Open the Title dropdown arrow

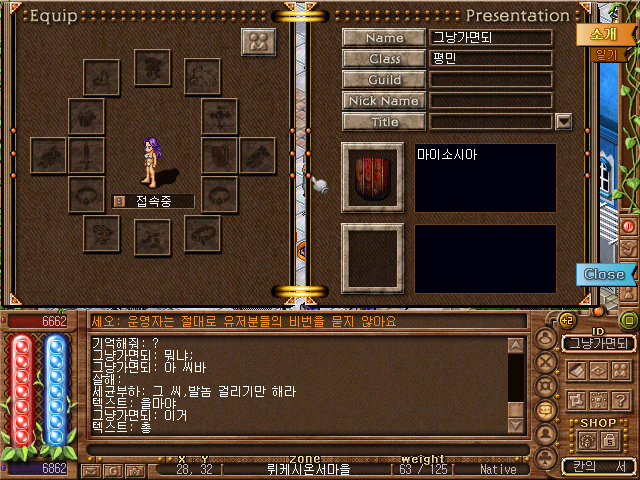click(563, 122)
